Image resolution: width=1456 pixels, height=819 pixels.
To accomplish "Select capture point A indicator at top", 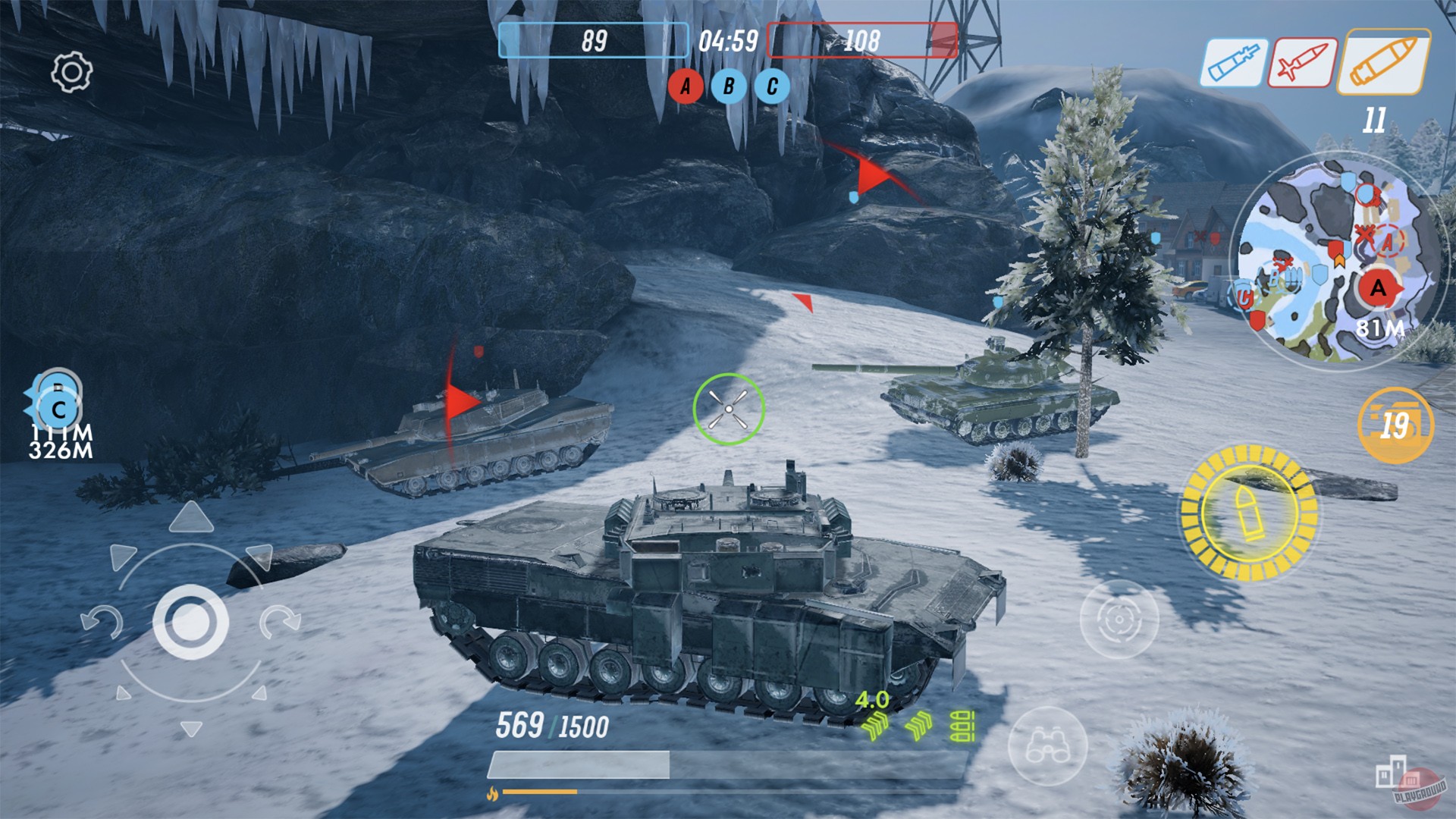I will pyautogui.click(x=686, y=86).
